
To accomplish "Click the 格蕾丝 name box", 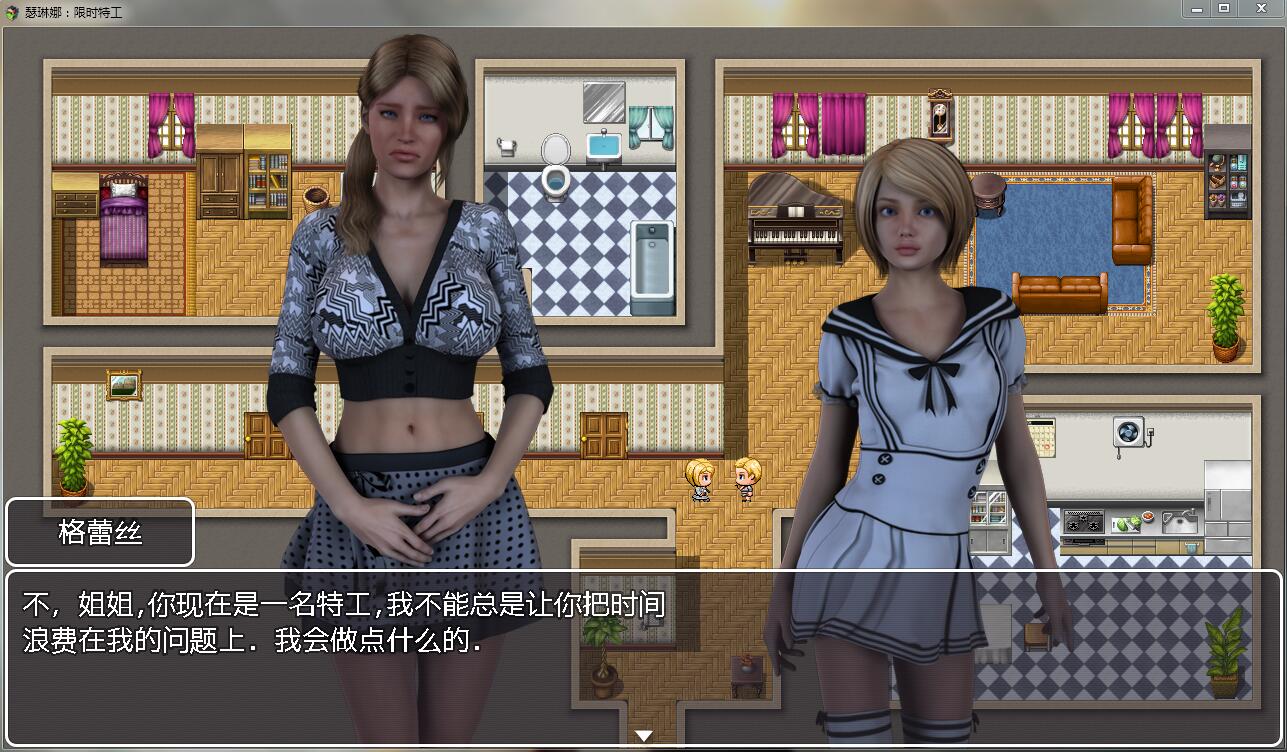I will tap(99, 532).
